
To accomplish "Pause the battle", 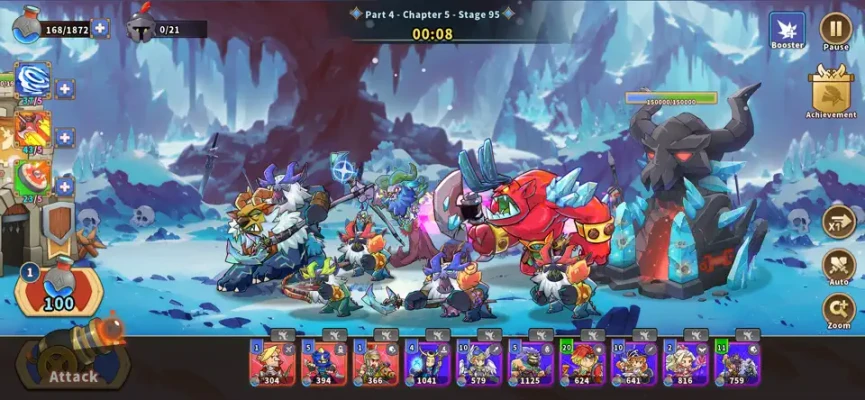I will (x=835, y=28).
